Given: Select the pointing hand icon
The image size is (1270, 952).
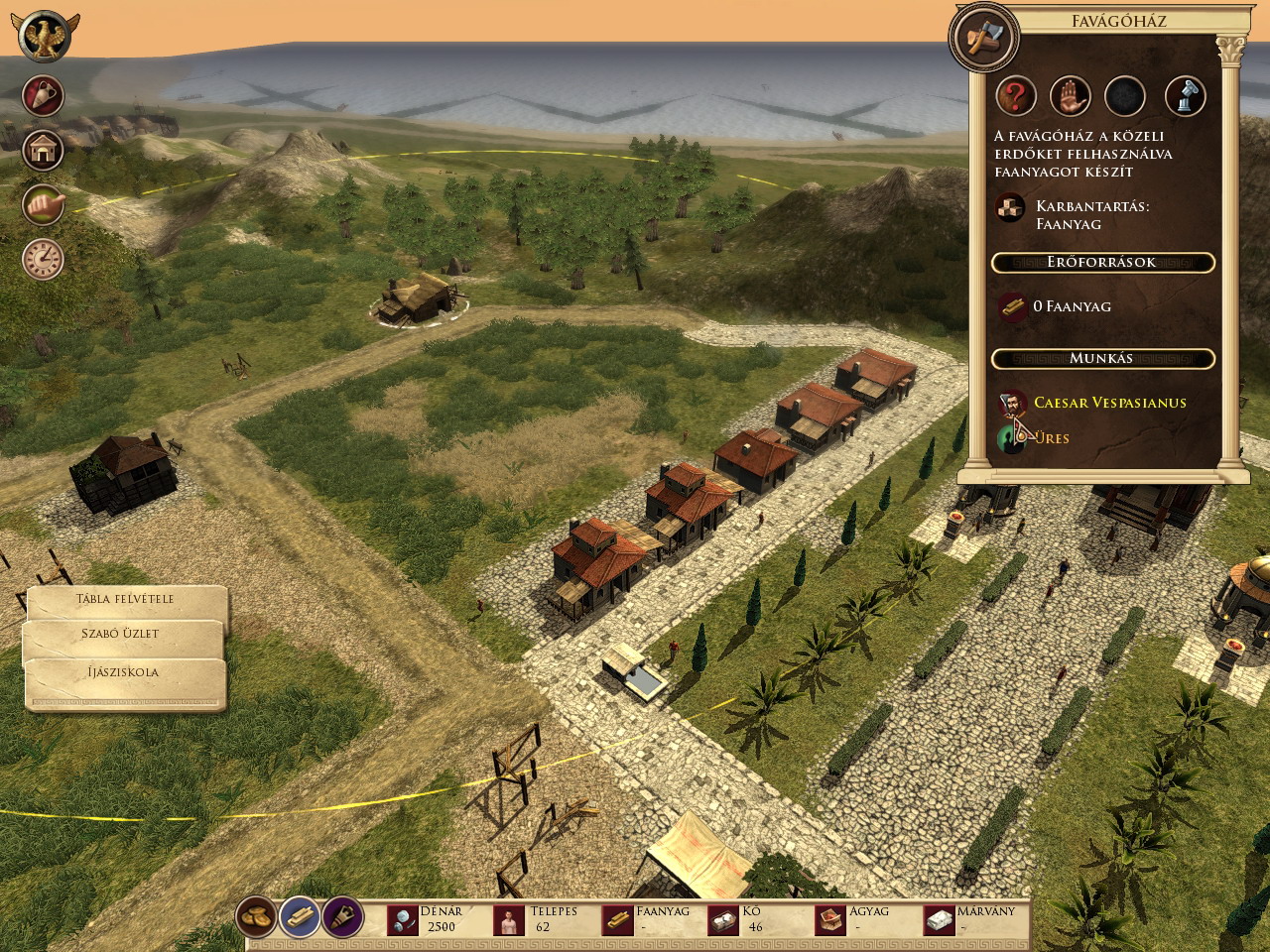Looking at the screenshot, I should coord(44,203).
